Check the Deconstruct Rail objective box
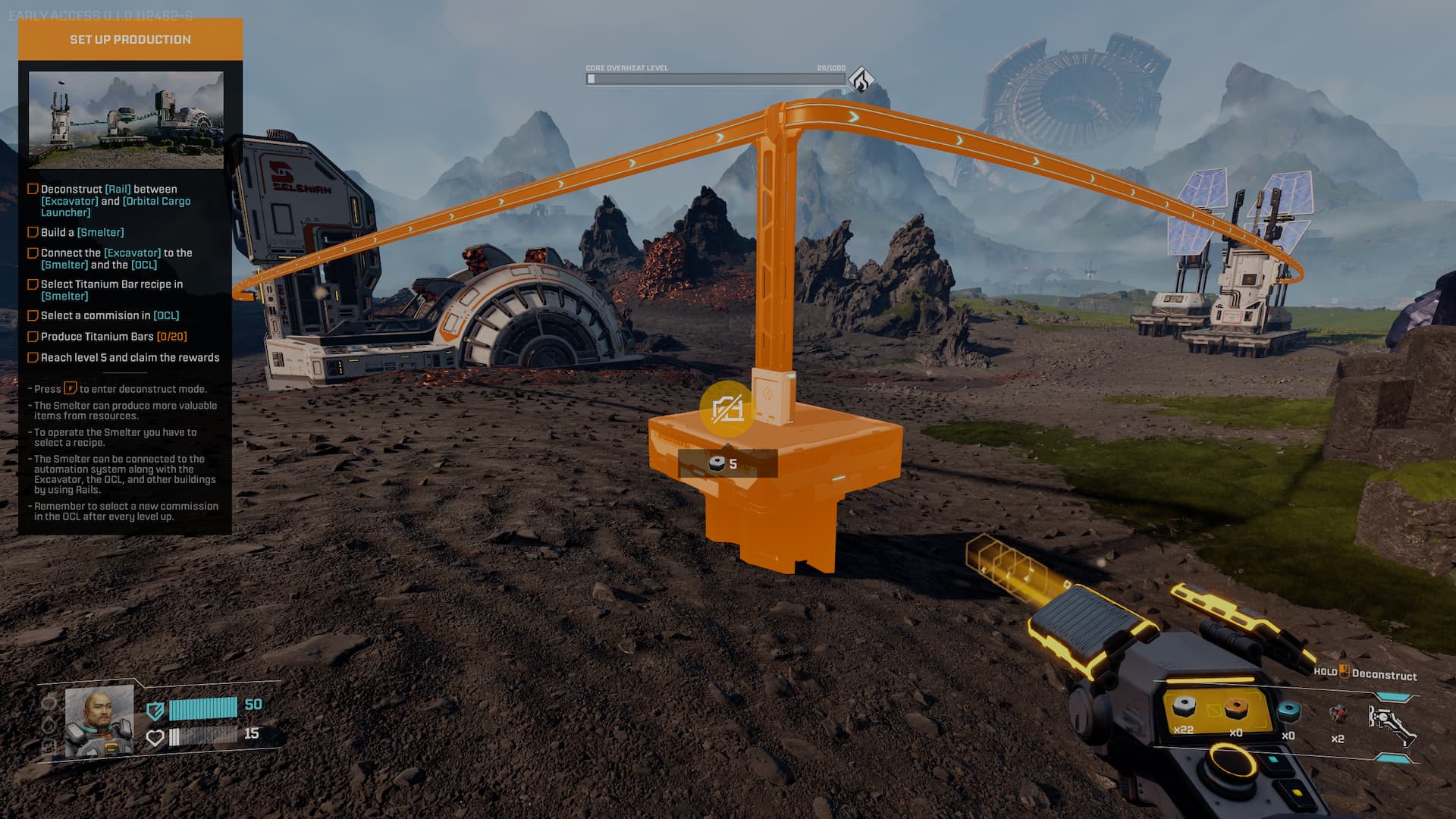Viewport: 1456px width, 819px height. [x=33, y=189]
